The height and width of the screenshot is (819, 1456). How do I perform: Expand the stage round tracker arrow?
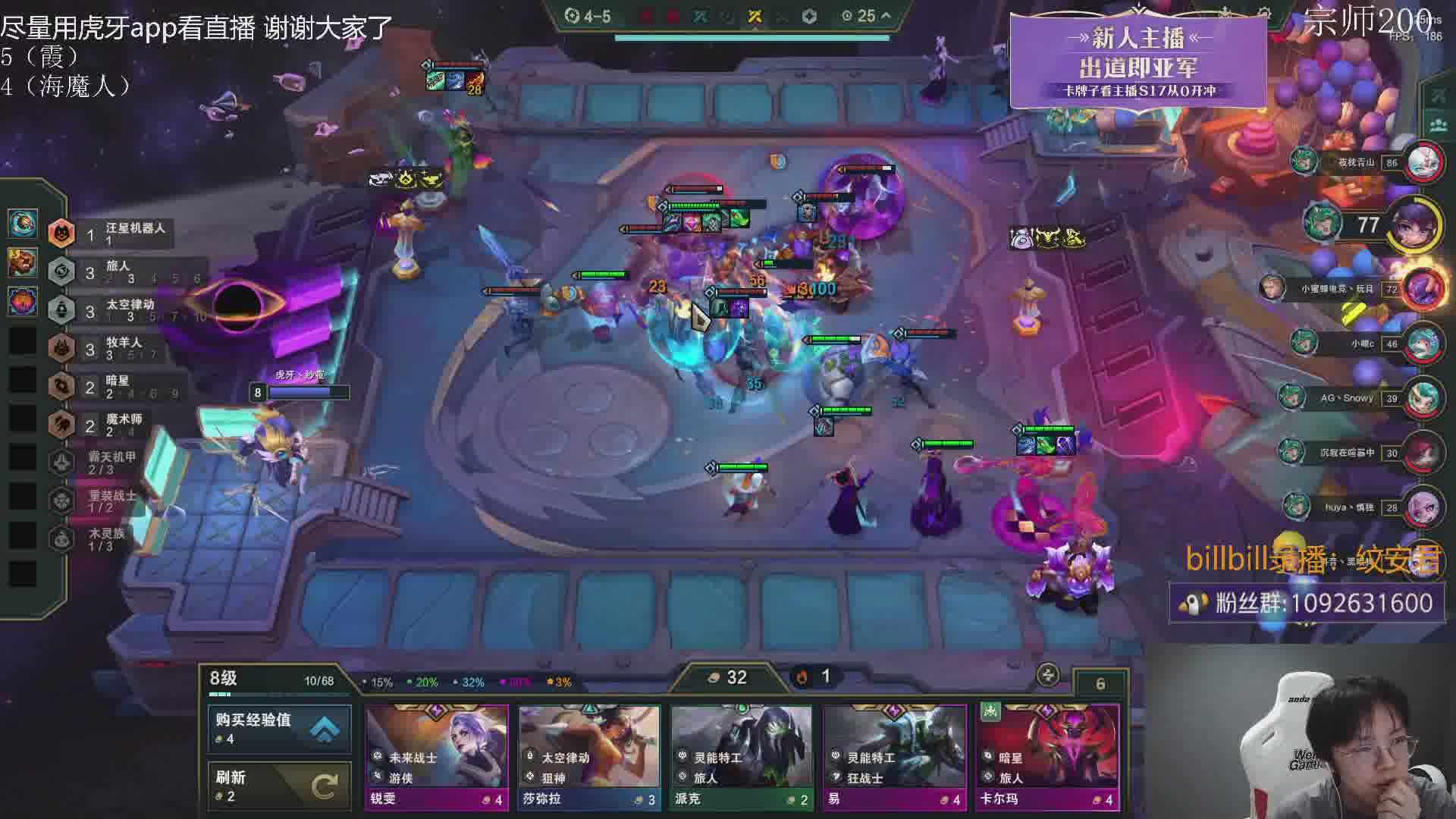[886, 15]
